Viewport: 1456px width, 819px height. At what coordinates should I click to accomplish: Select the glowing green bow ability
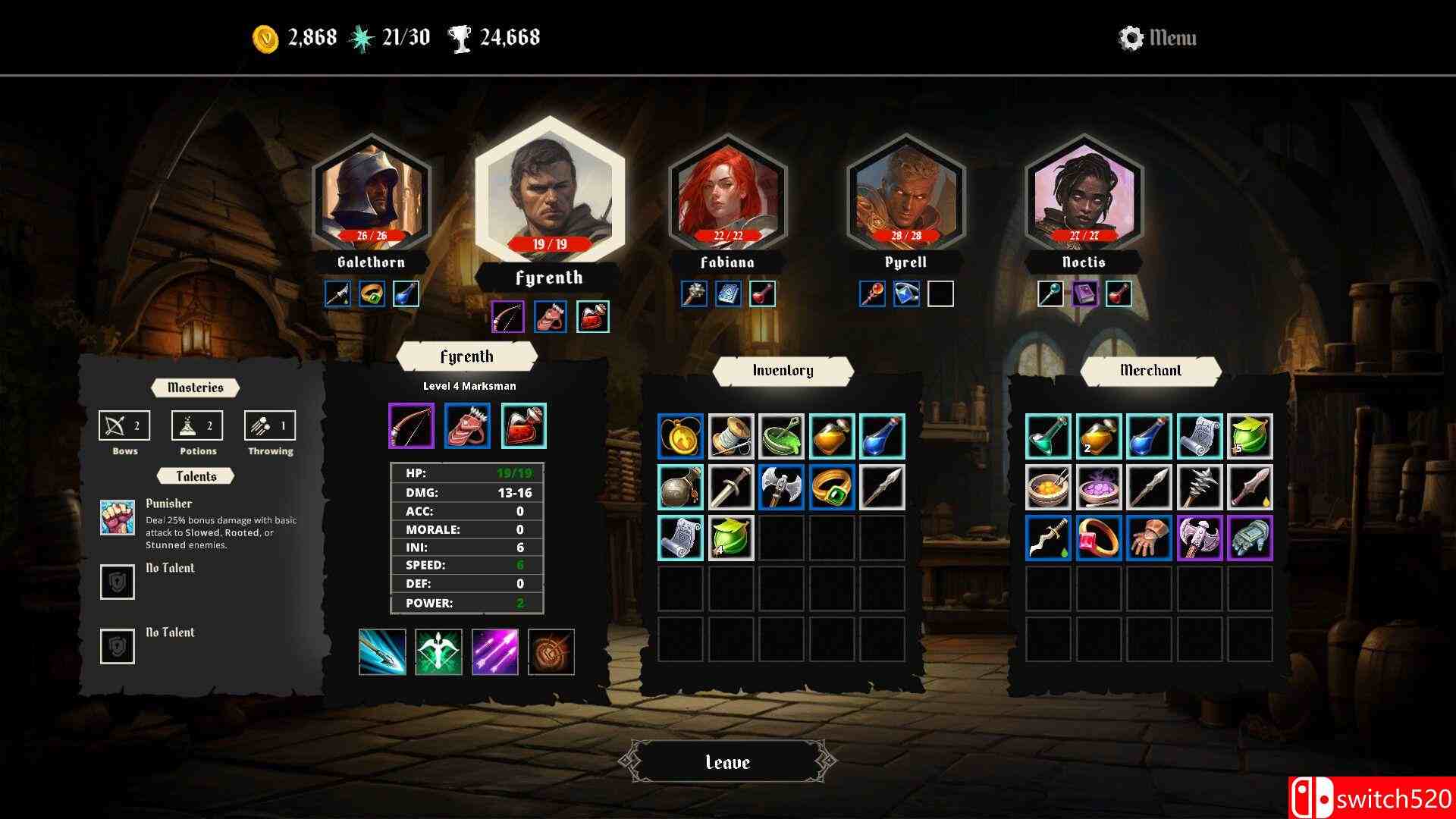point(438,652)
